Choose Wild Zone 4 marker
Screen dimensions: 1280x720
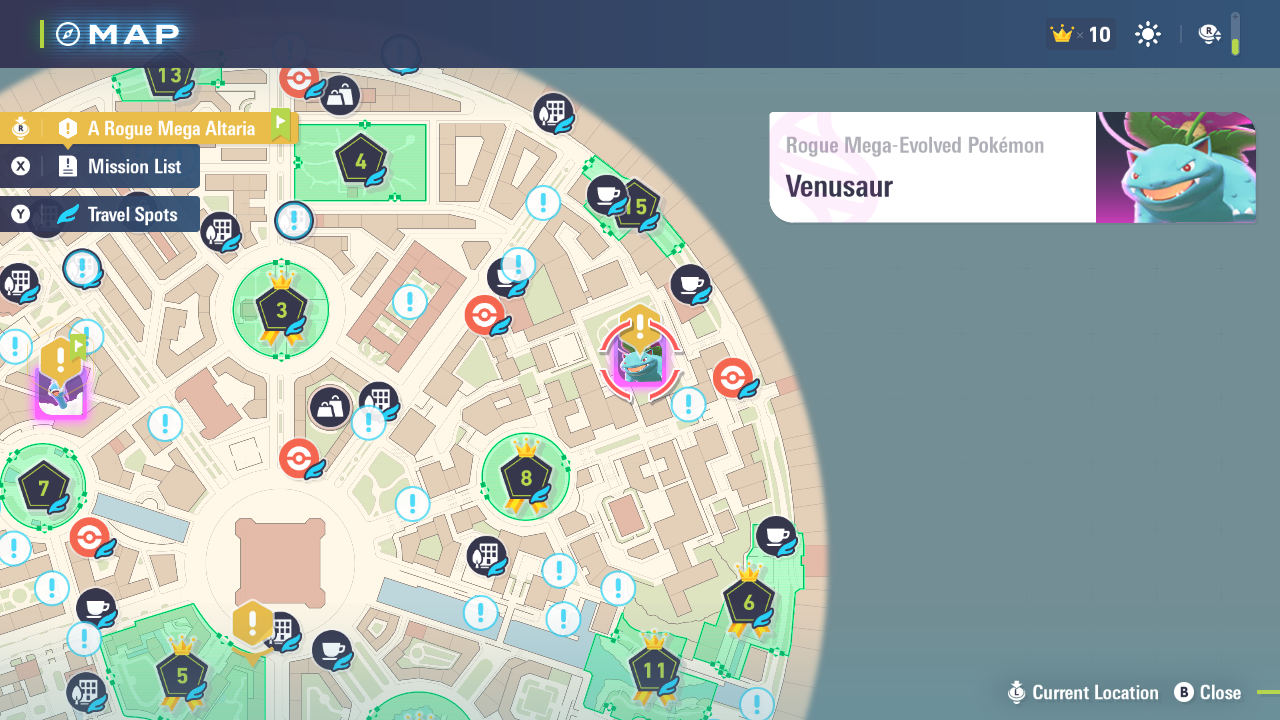click(360, 160)
